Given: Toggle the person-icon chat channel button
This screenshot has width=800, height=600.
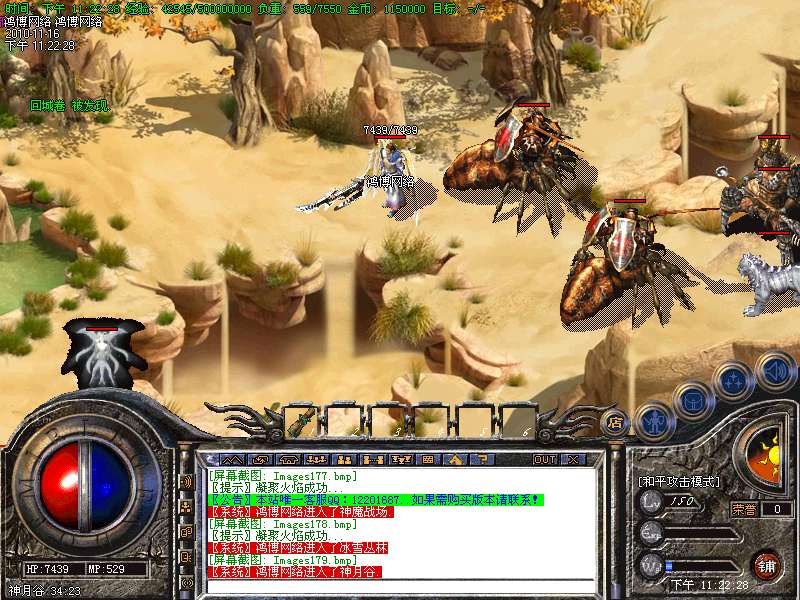Looking at the screenshot, I should point(185,506).
